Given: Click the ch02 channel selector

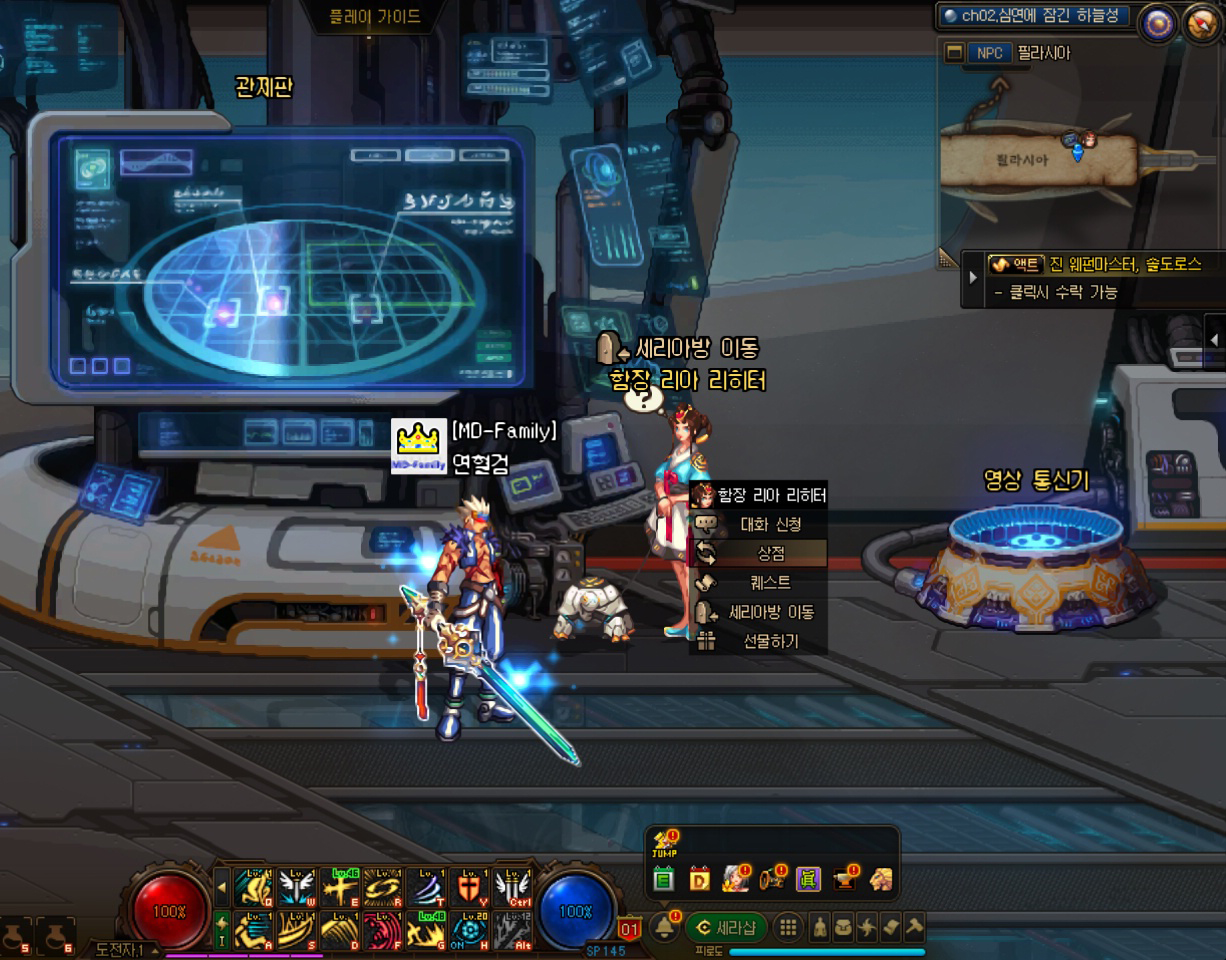Looking at the screenshot, I should 1032,16.
